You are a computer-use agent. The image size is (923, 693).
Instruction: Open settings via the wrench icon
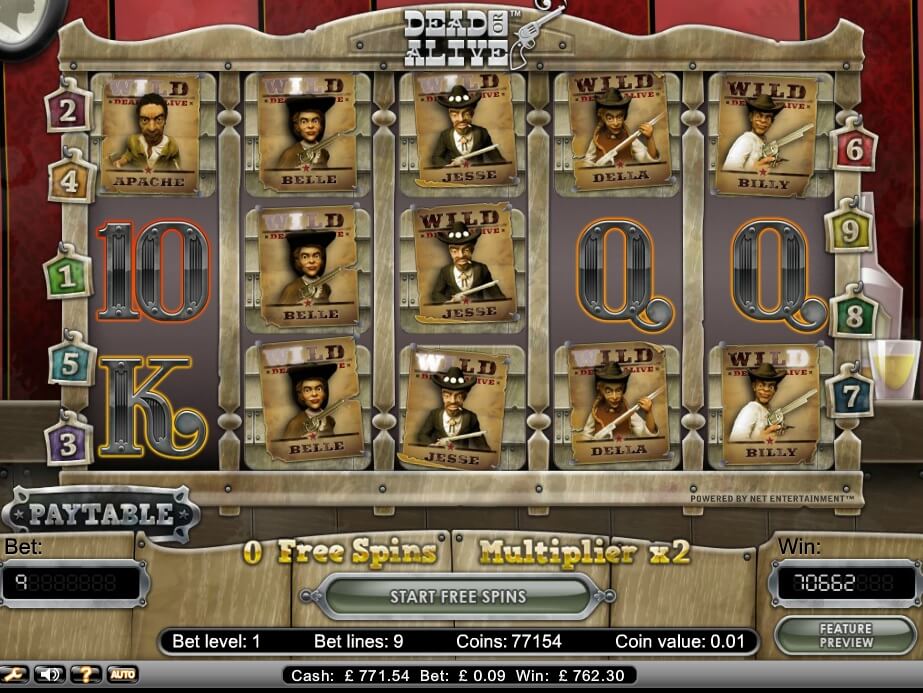[x=15, y=675]
